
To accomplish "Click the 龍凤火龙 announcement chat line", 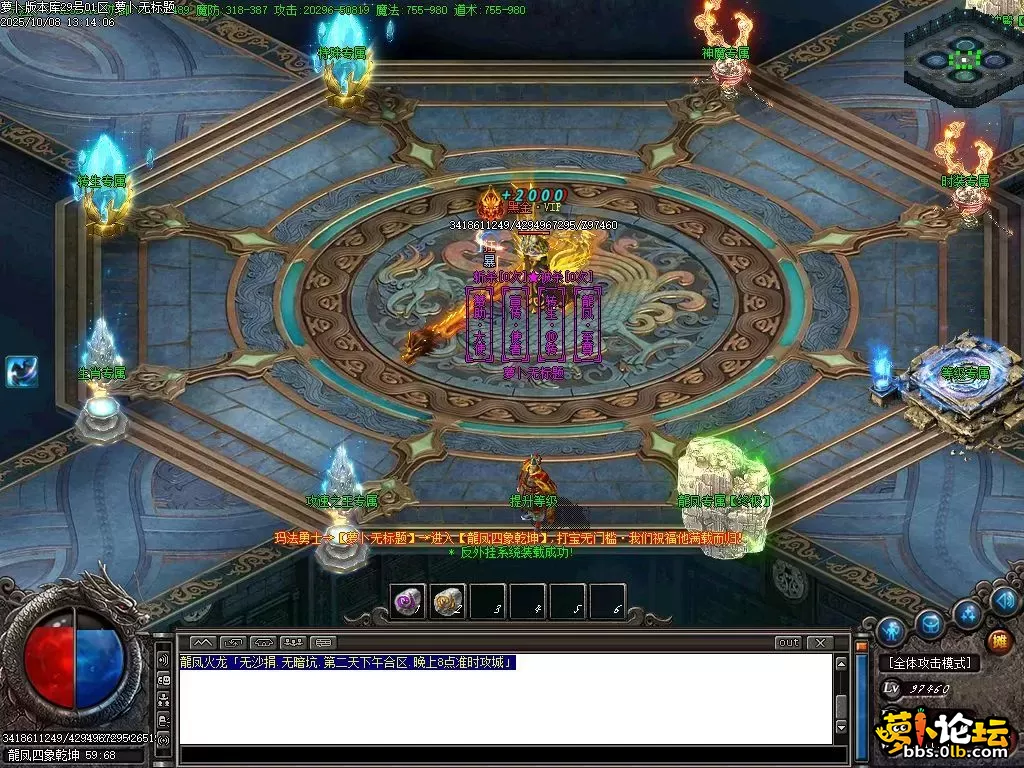I will [x=347, y=662].
